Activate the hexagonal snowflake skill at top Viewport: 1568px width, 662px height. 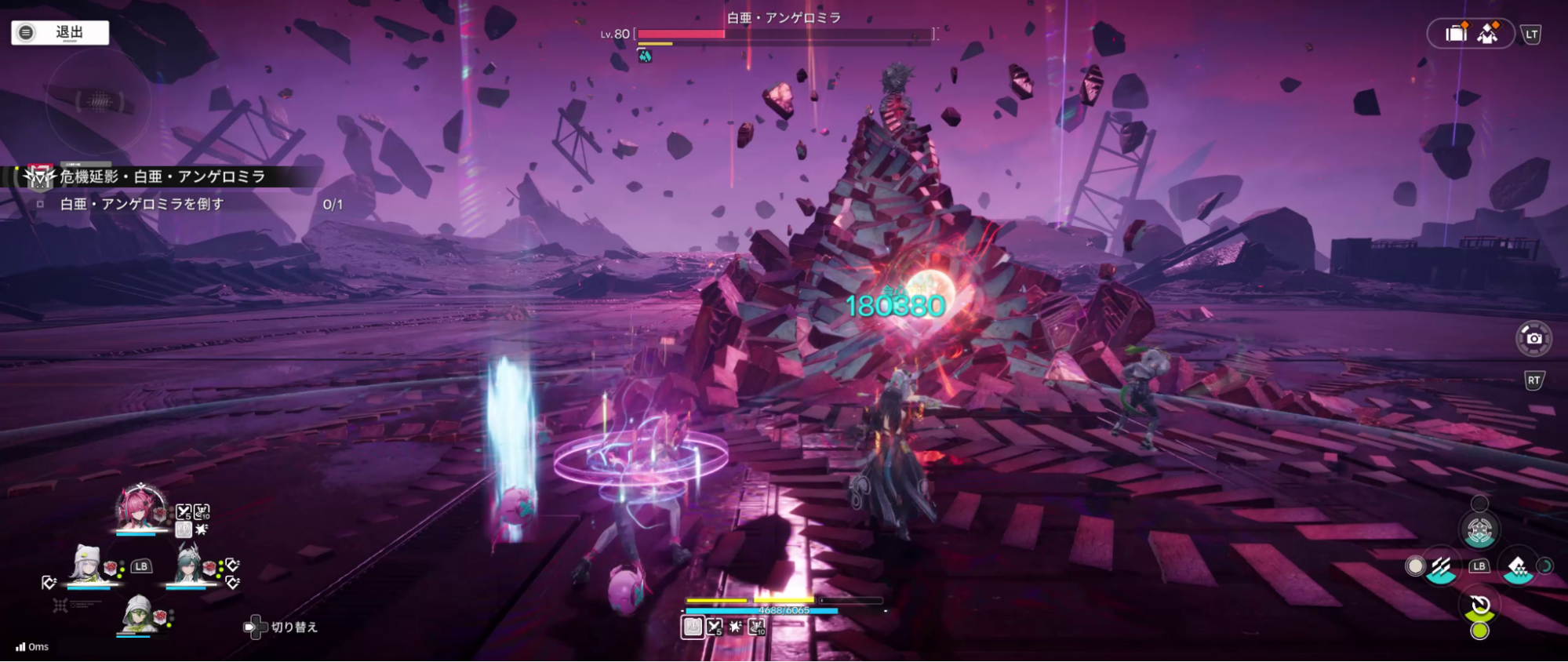point(1479,531)
